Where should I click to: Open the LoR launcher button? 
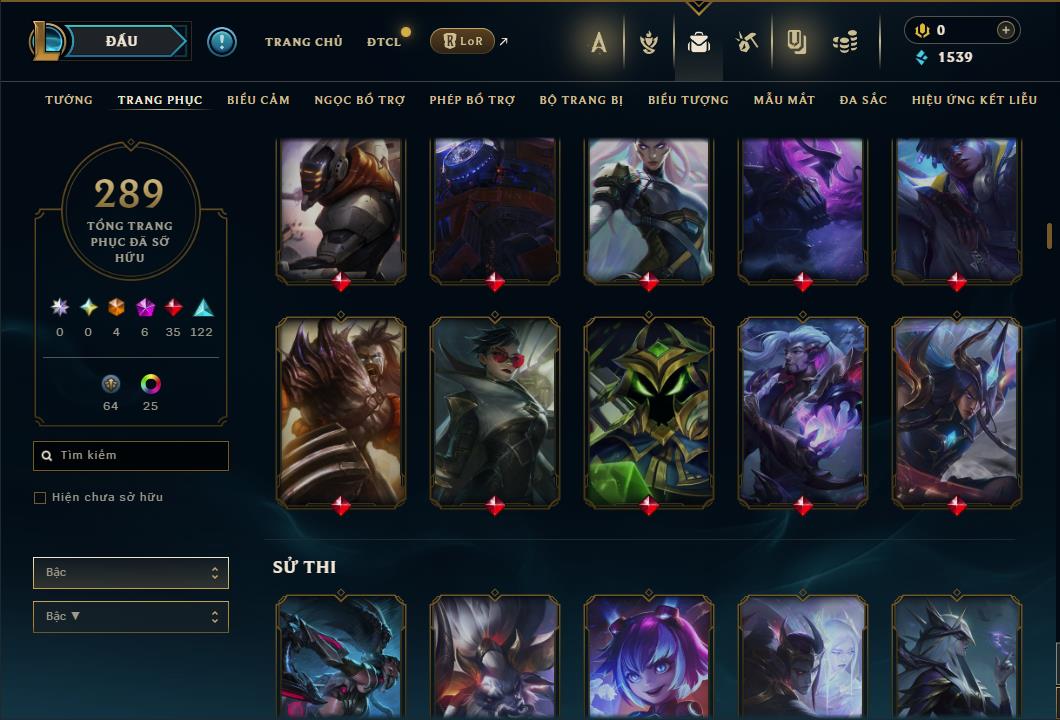click(x=462, y=42)
